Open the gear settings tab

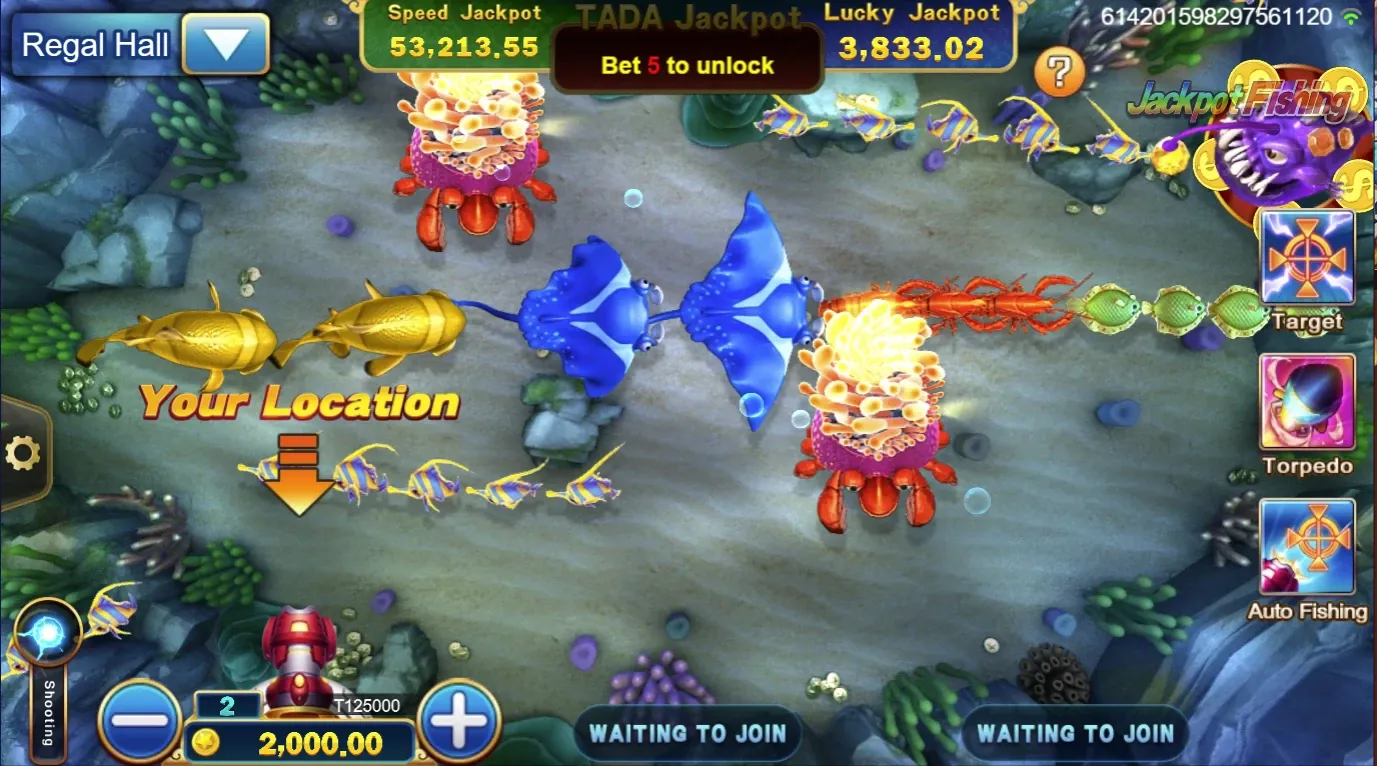pyautogui.click(x=22, y=454)
